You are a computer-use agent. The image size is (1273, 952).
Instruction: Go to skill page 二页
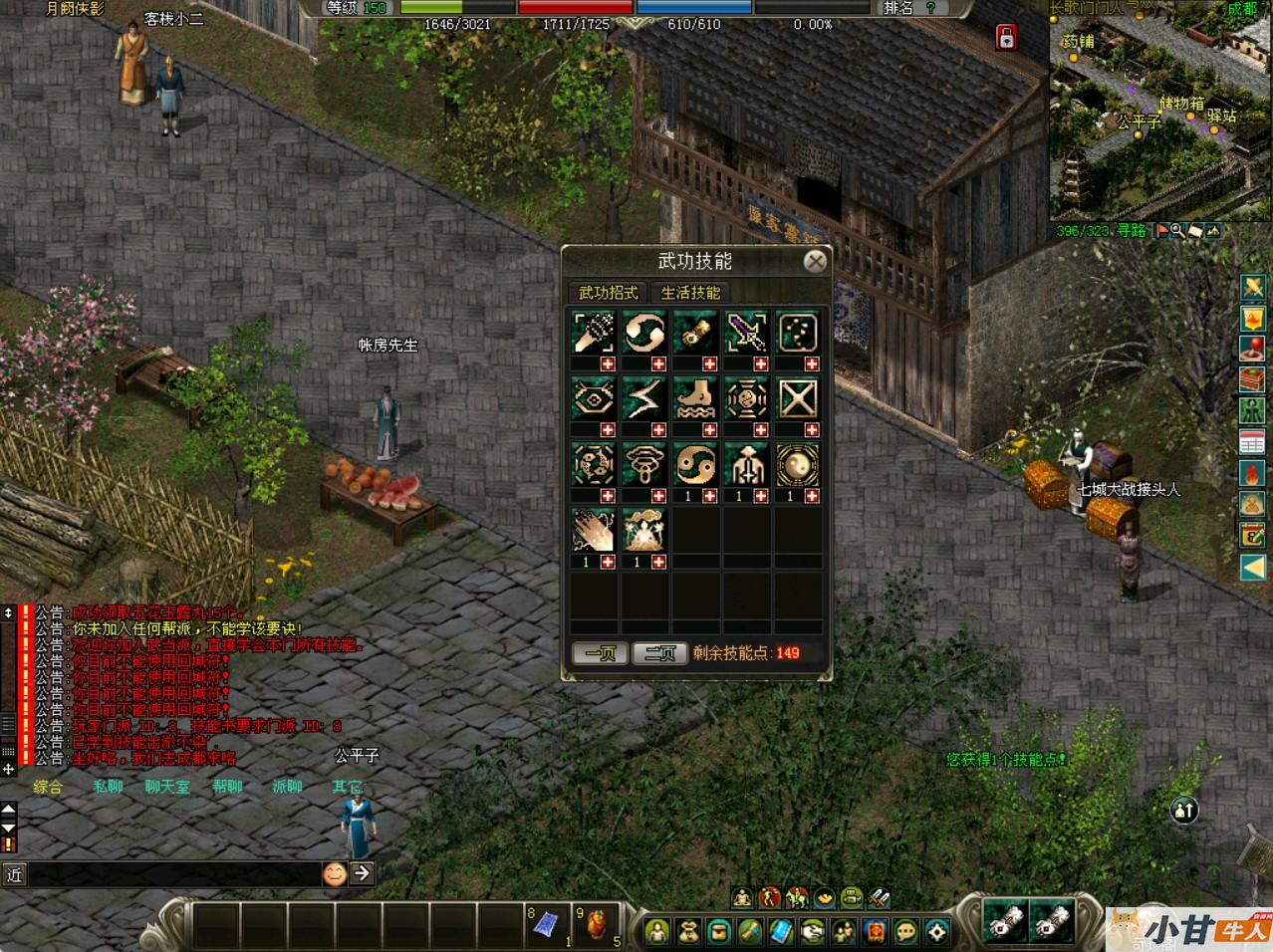pyautogui.click(x=659, y=653)
